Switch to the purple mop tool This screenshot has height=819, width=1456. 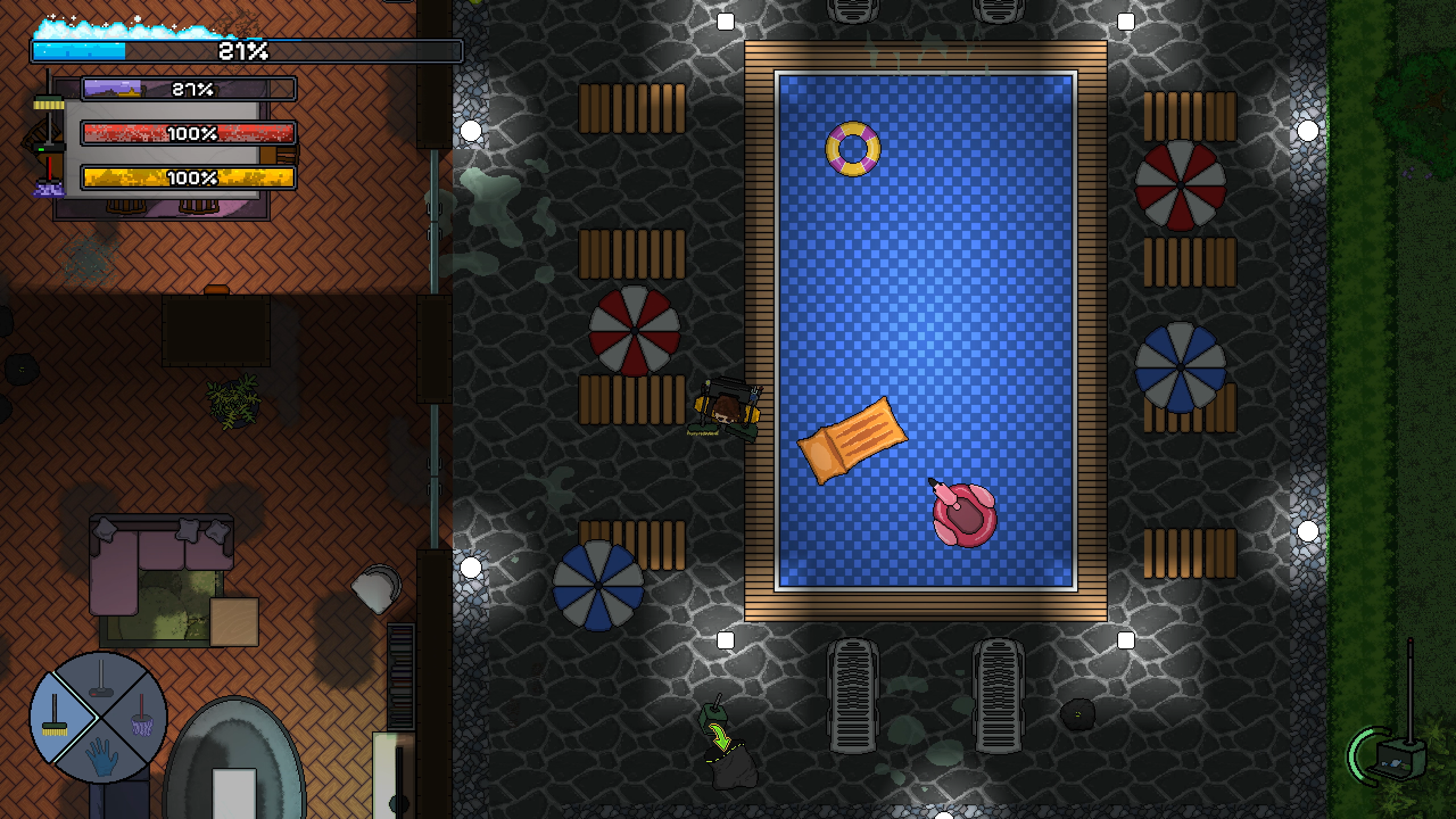(x=141, y=723)
